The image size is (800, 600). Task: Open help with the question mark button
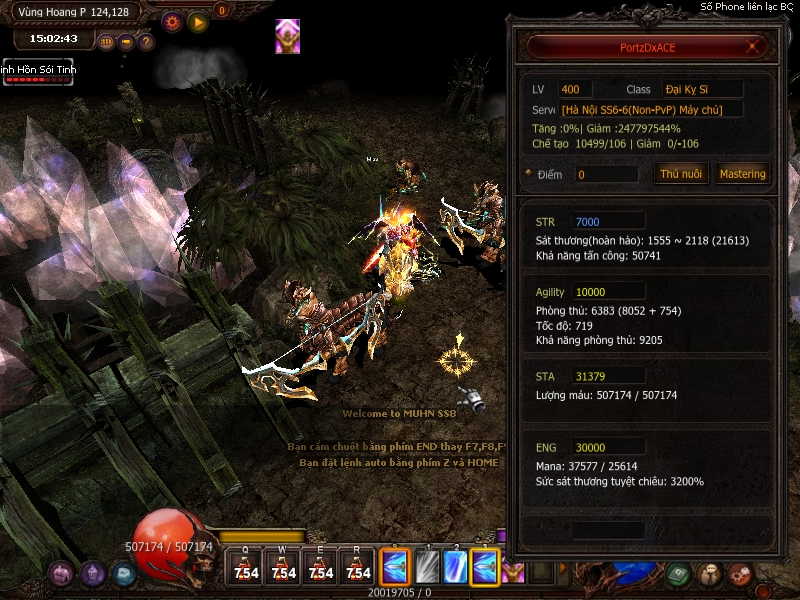pos(146,42)
